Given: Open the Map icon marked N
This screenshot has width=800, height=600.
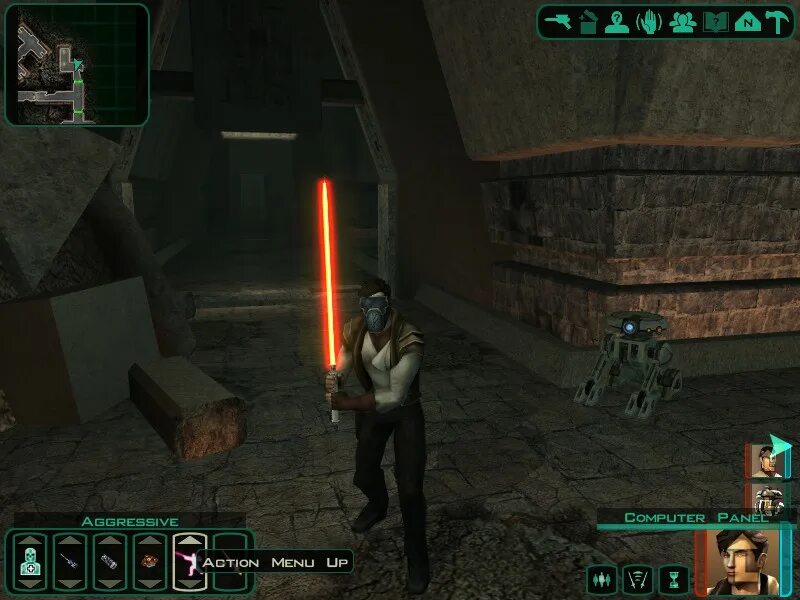Looking at the screenshot, I should point(745,22).
